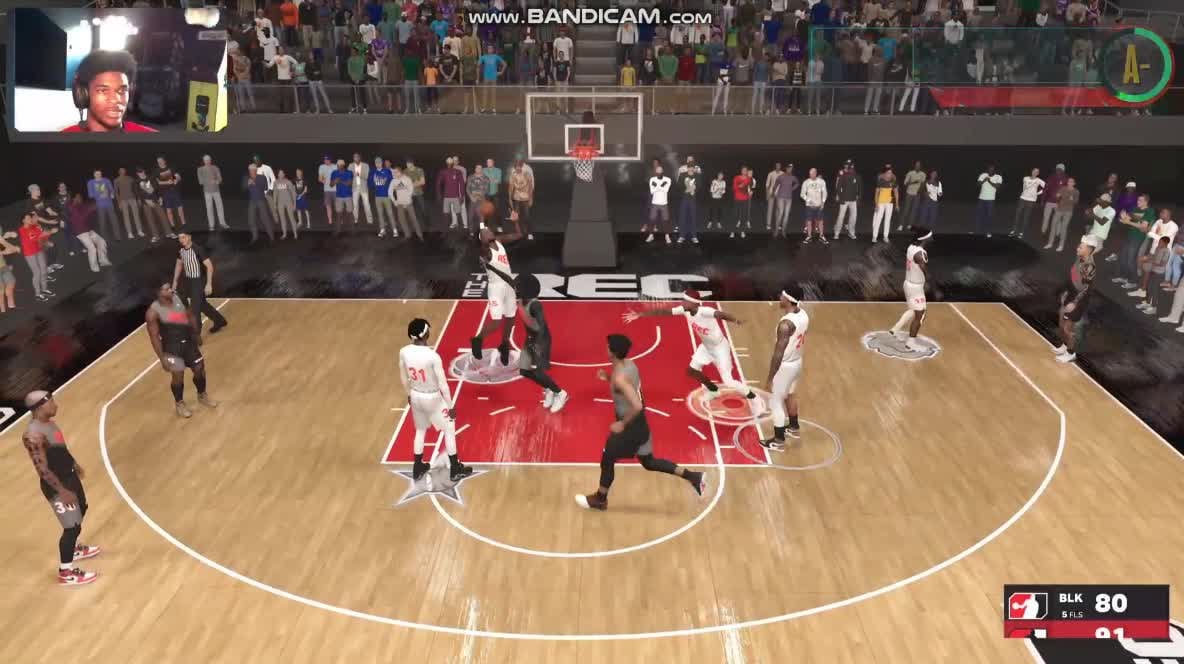
Task: Click the BLK team logo on scoreboard
Action: (x=1027, y=605)
